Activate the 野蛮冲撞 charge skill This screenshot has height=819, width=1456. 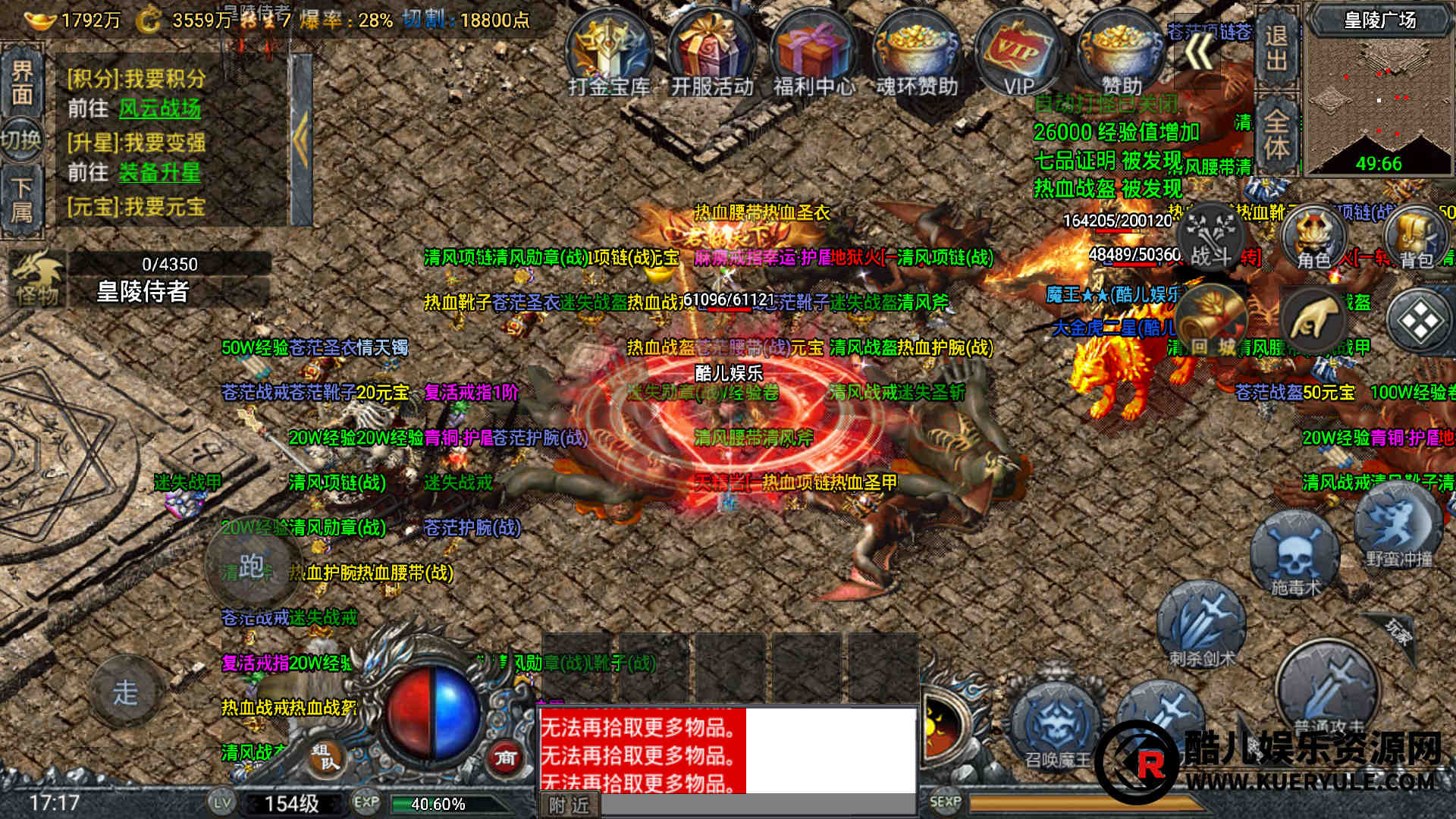[x=1398, y=527]
